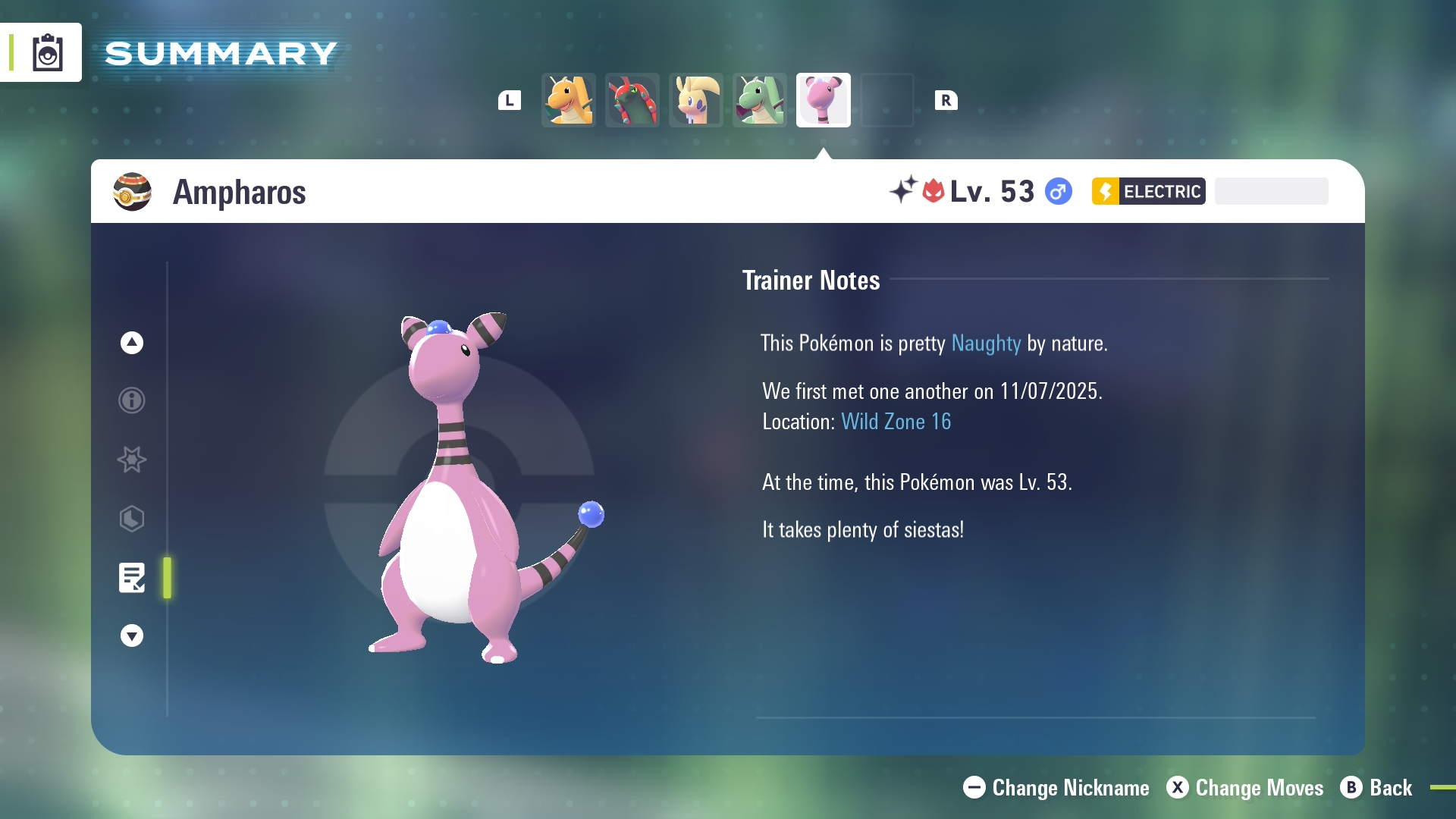Select the green shiny Dragonite portrait
Image resolution: width=1456 pixels, height=819 pixels.
[760, 100]
